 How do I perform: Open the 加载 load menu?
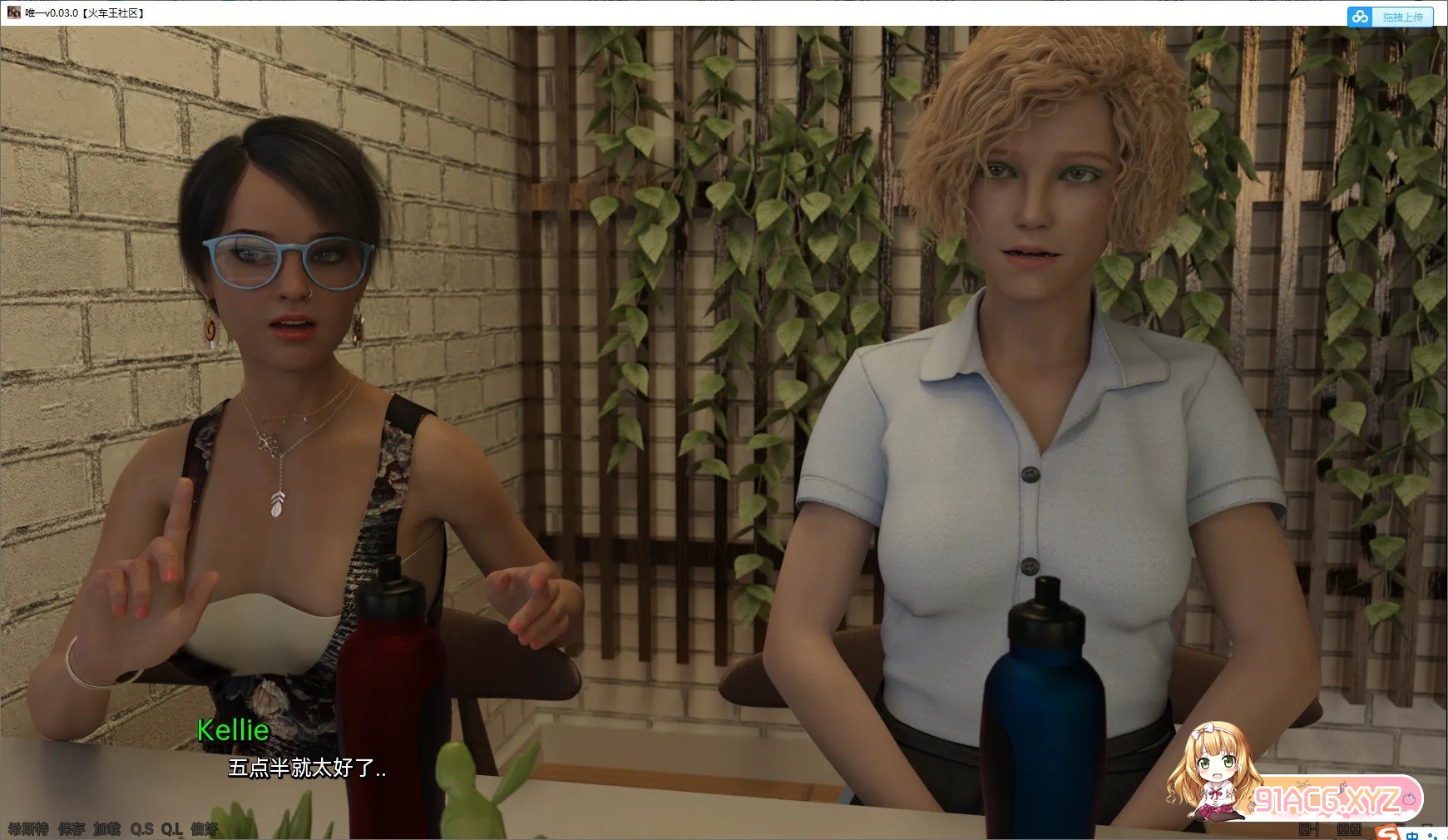point(106,829)
